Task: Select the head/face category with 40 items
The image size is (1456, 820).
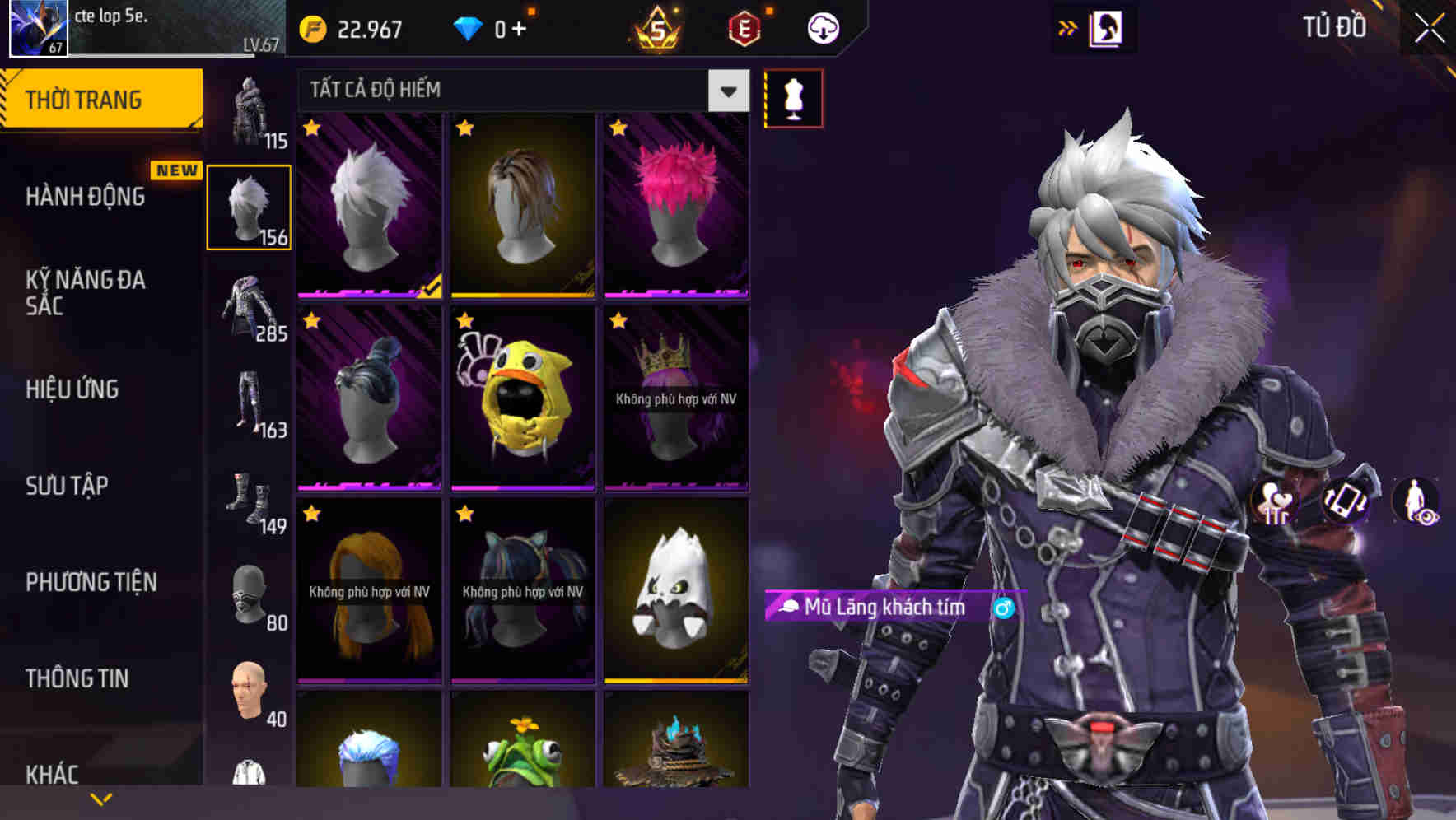Action: tap(250, 690)
